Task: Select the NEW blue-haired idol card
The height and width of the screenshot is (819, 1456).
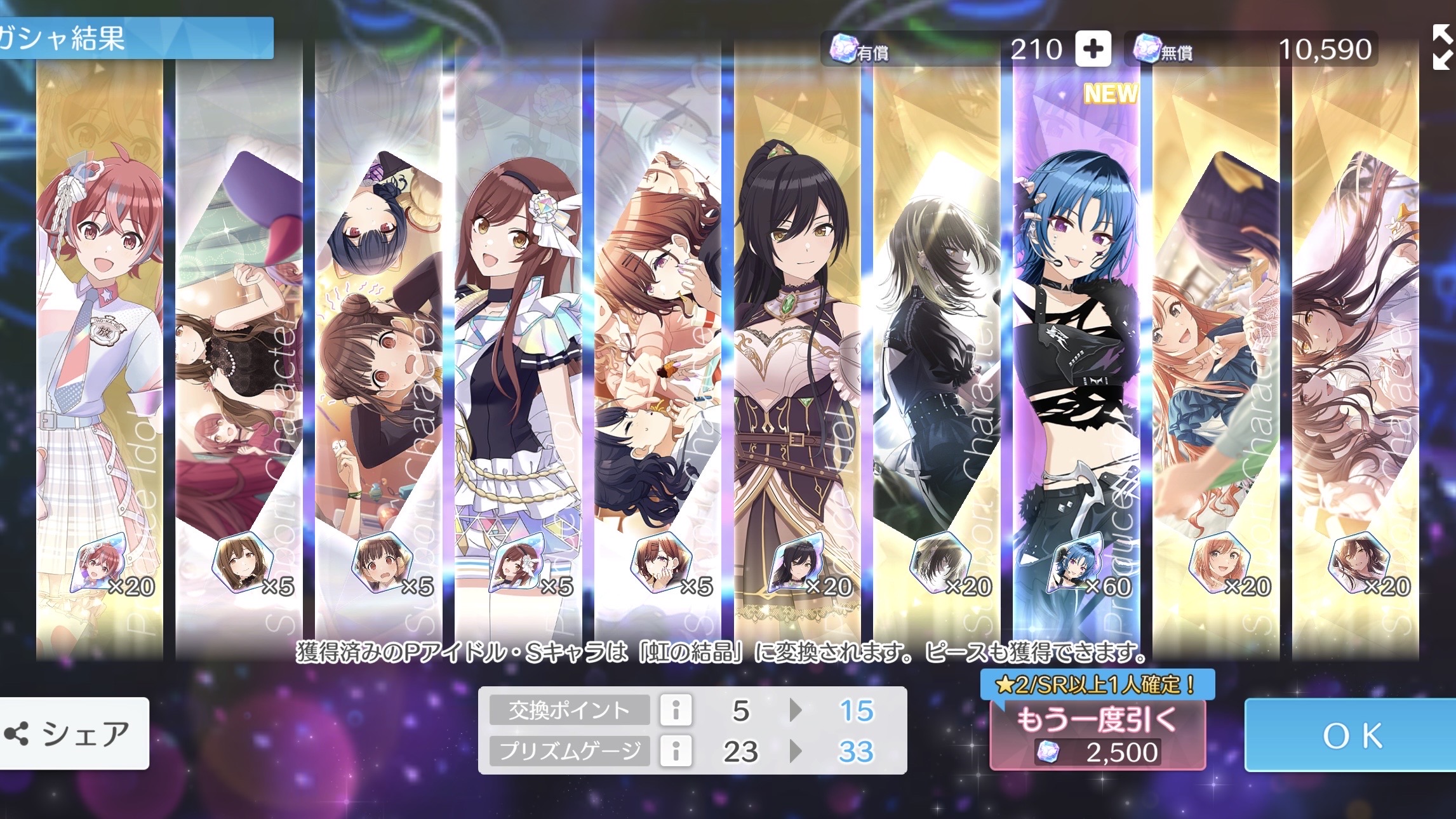Action: point(1076,356)
